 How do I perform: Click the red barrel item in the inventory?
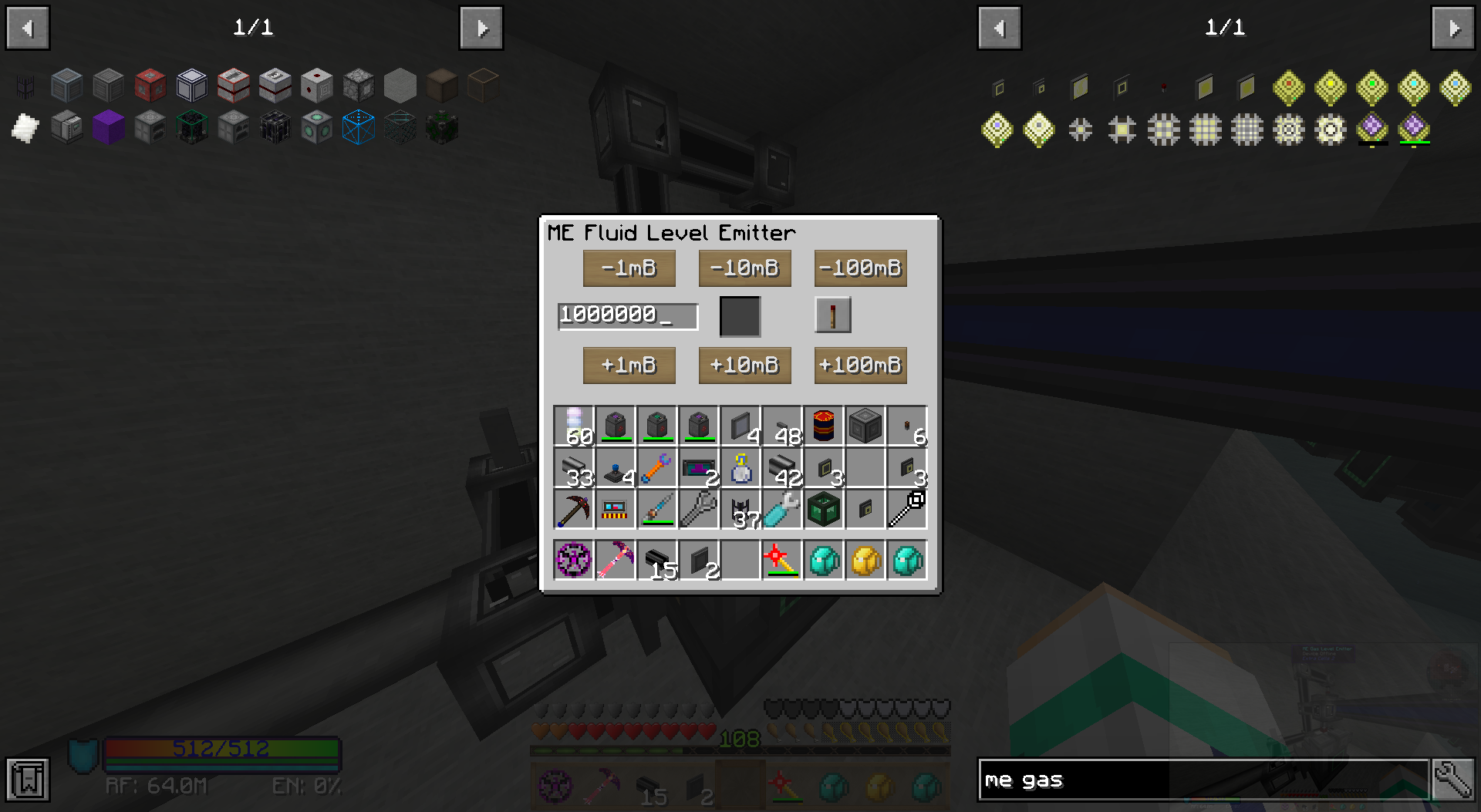[x=824, y=425]
